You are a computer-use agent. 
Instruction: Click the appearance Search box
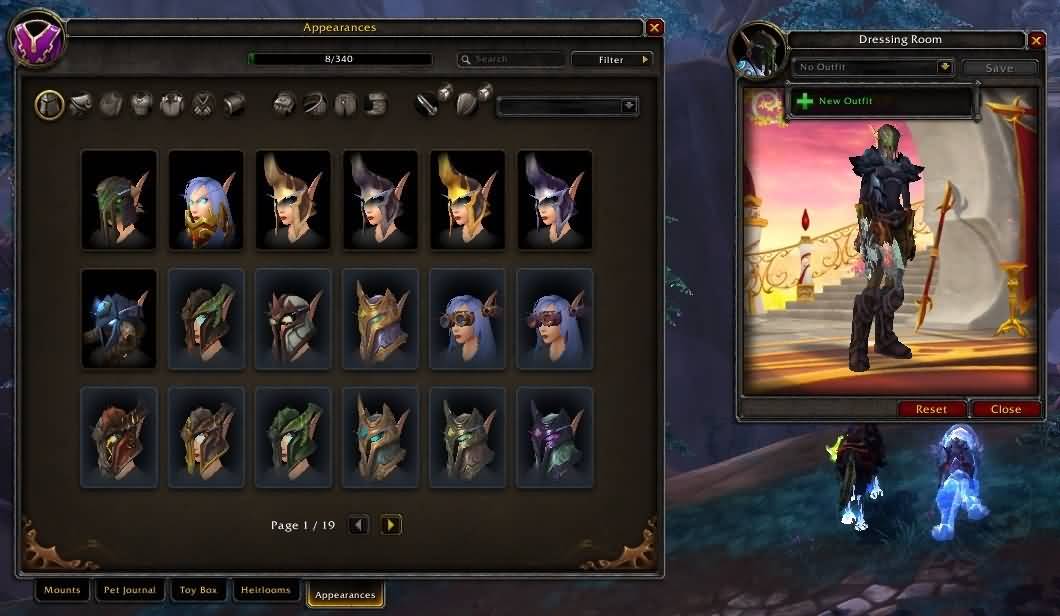coord(510,60)
